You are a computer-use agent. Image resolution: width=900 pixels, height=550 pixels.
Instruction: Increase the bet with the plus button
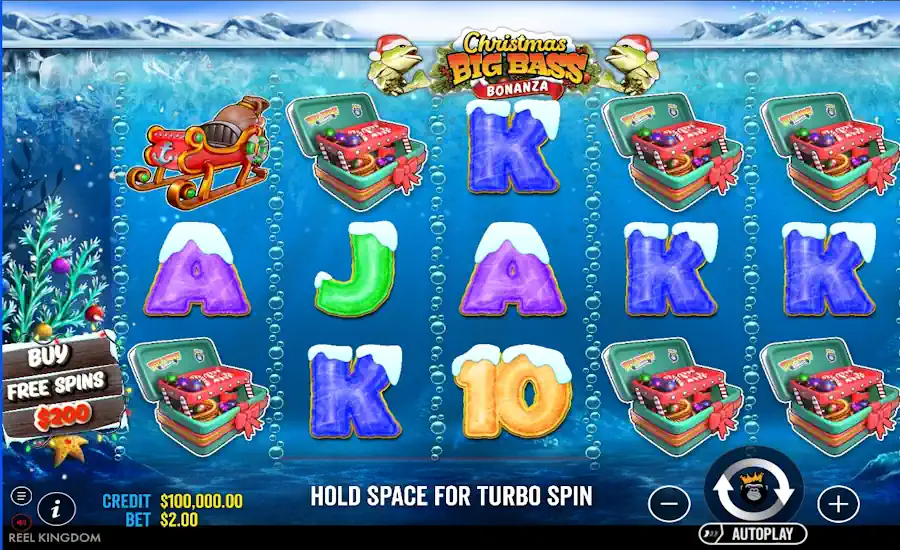coord(838,503)
